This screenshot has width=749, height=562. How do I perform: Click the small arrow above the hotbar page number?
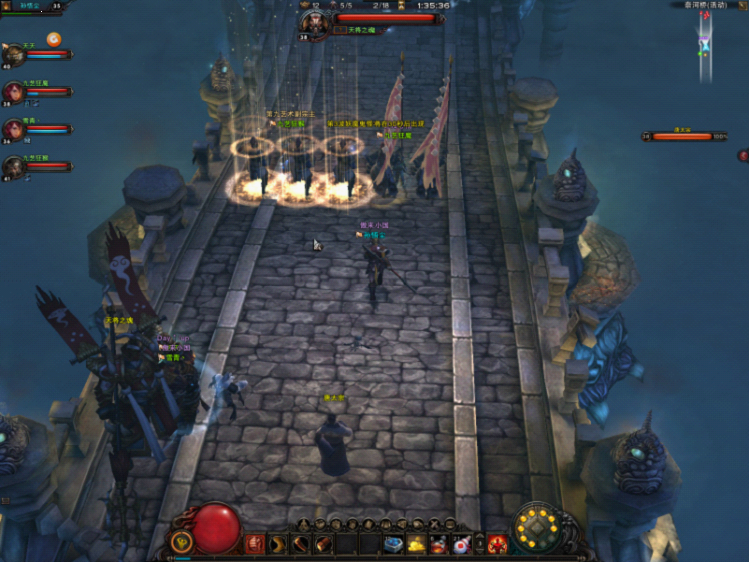(478, 538)
